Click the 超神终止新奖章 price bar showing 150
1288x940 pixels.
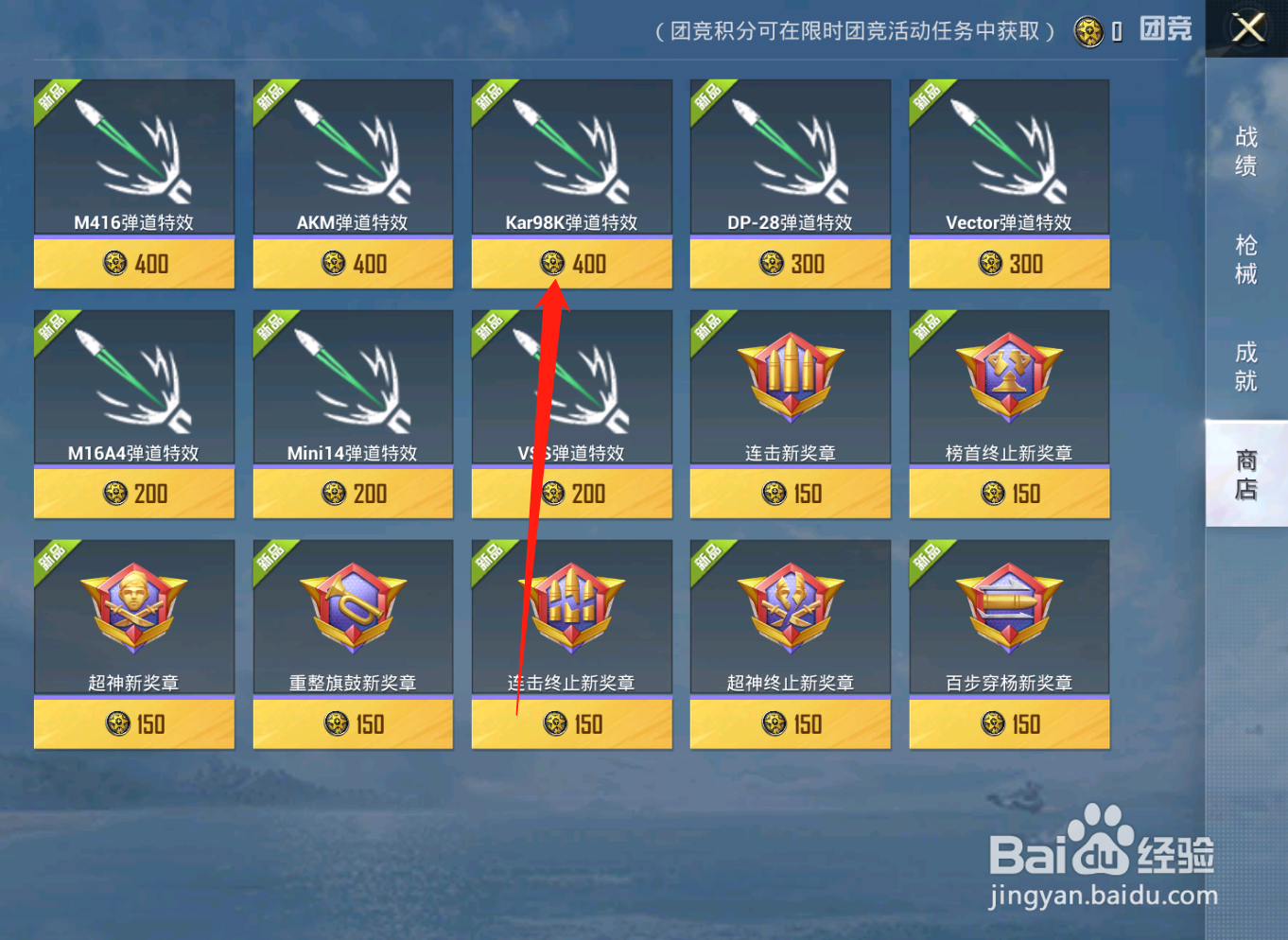coord(790,723)
